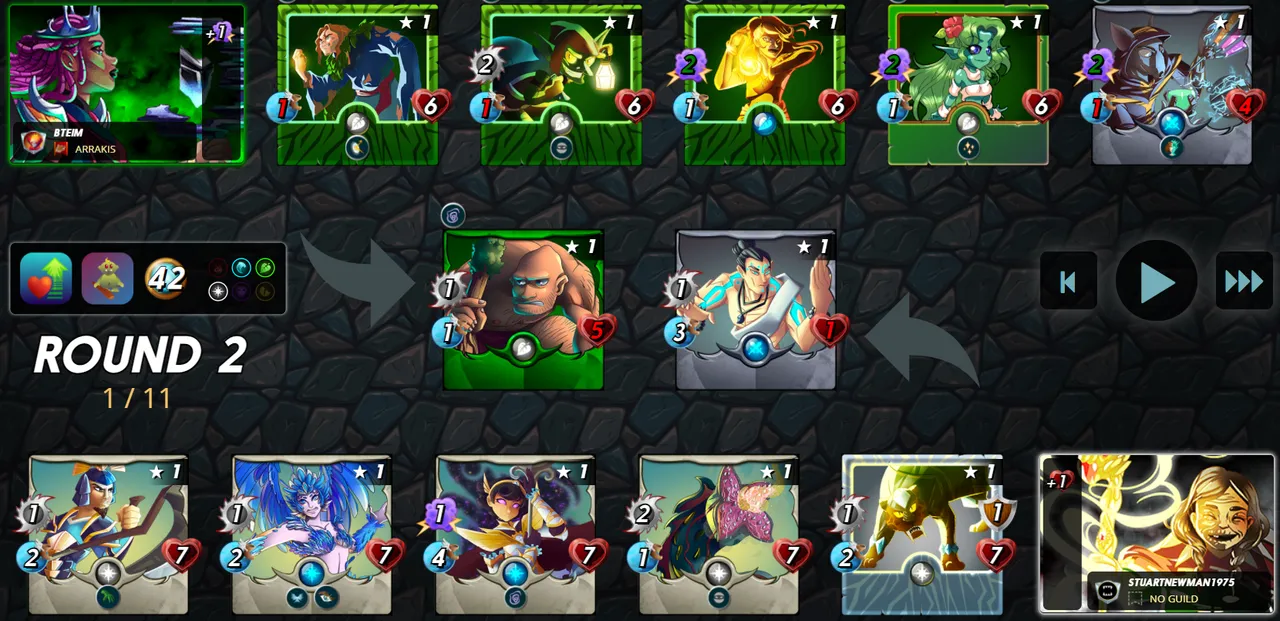Viewport: 1280px width, 621px height.
Task: Click the swirl ability icon above ogre
Action: tap(453, 215)
